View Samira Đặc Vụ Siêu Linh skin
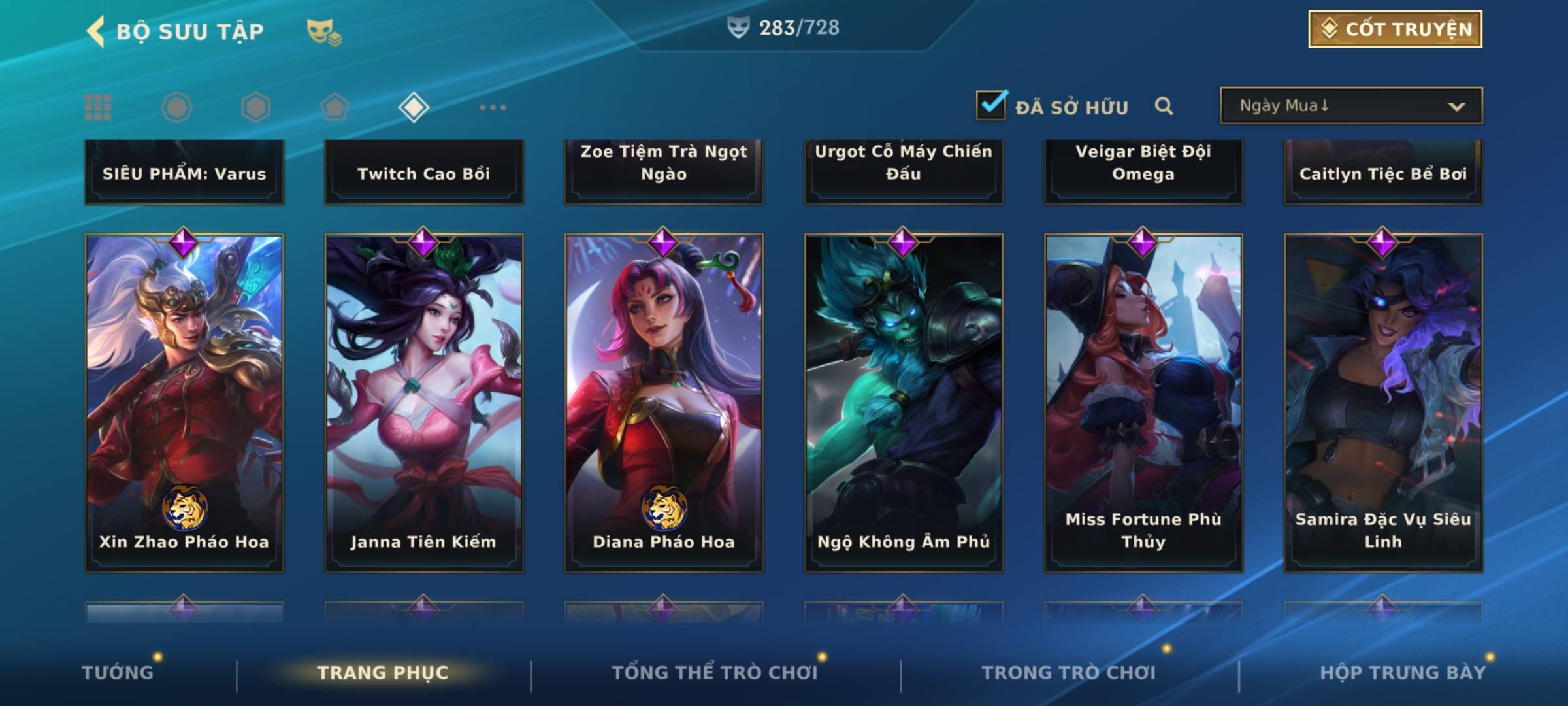Screen dimensions: 1568x706 point(1383,402)
